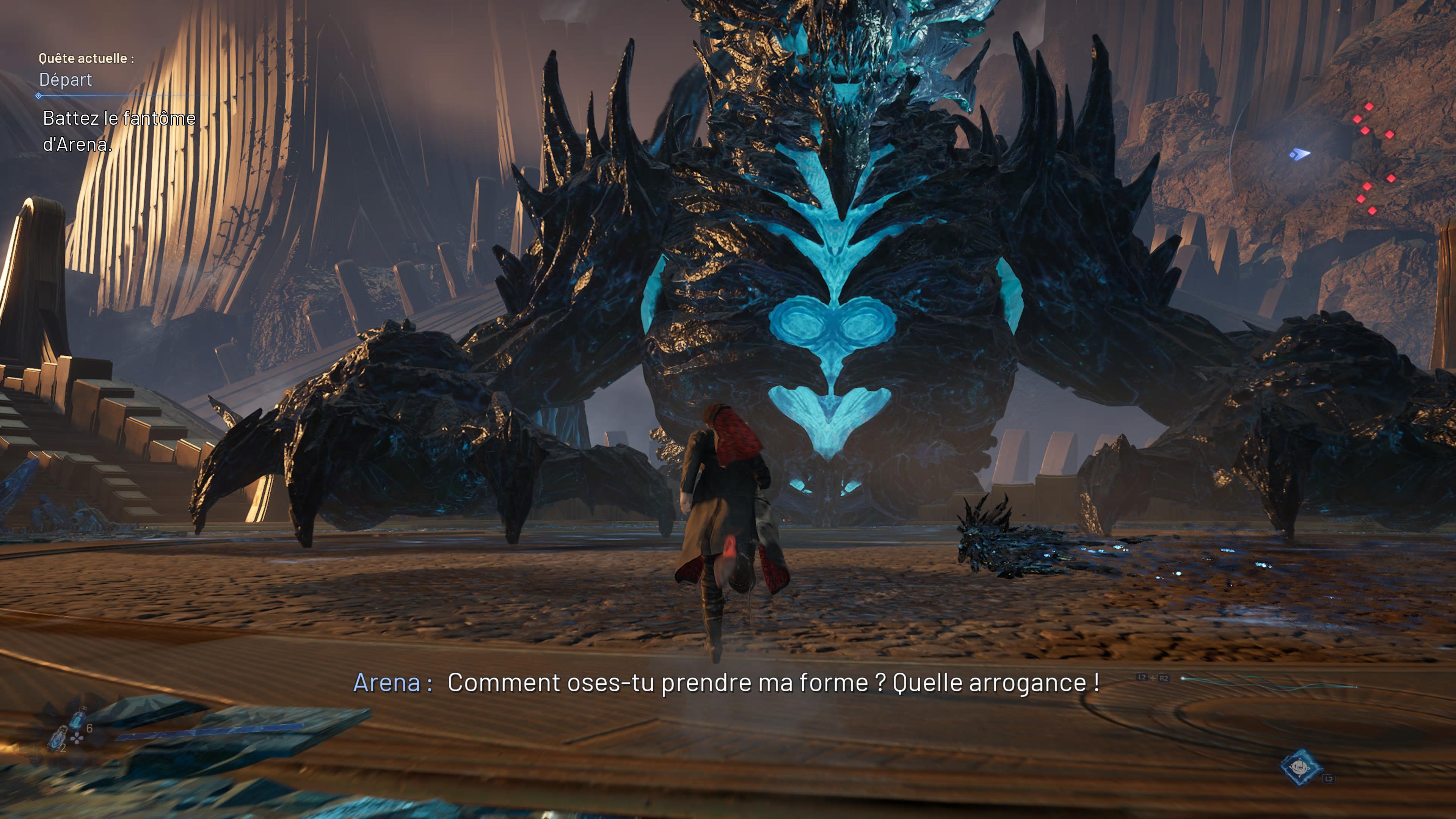Screen dimensions: 1456x819
Task: Select the potion flask with count 6
Action: point(78,719)
